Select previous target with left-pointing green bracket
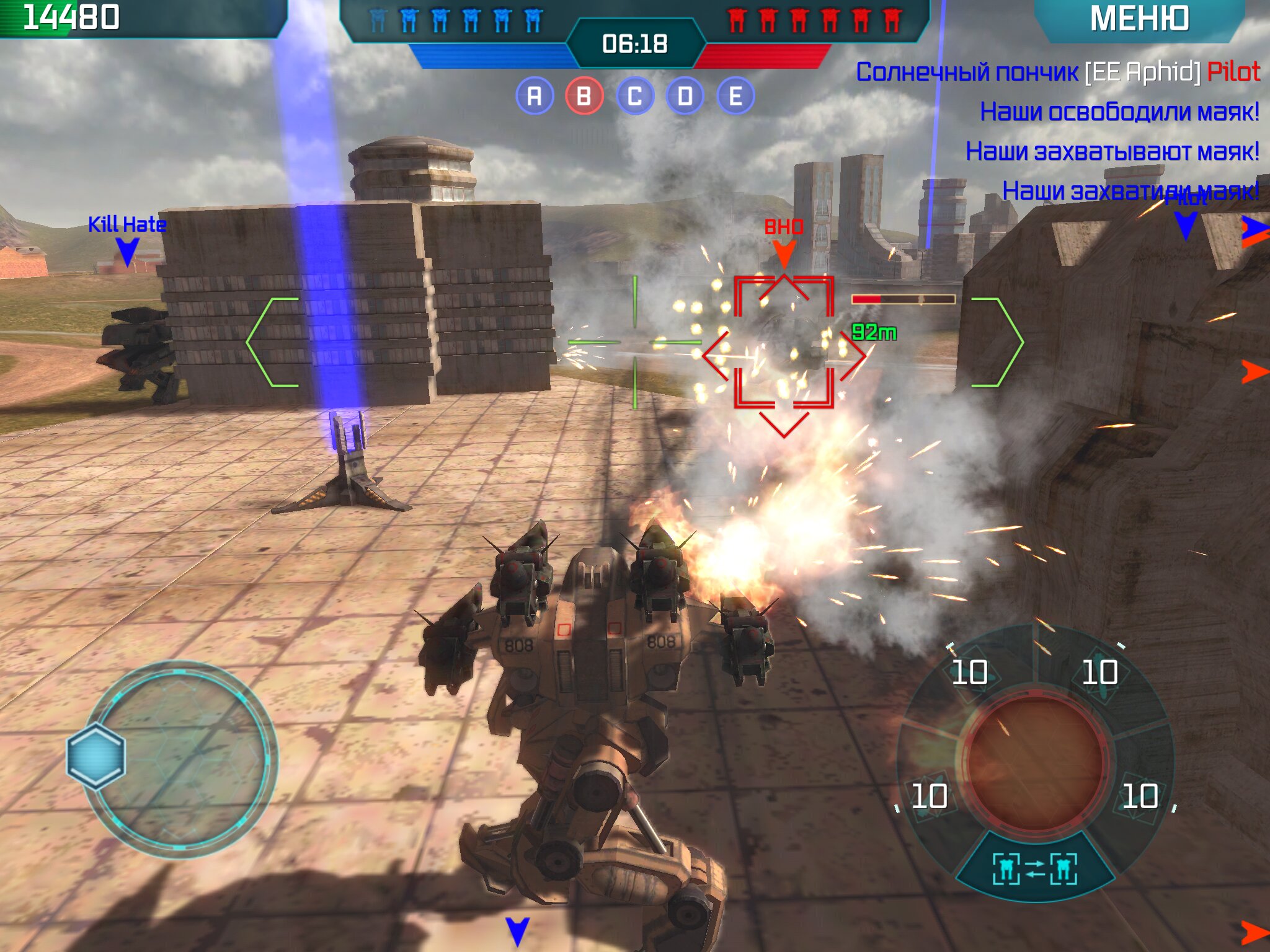This screenshot has width=1270, height=952. (x=271, y=342)
